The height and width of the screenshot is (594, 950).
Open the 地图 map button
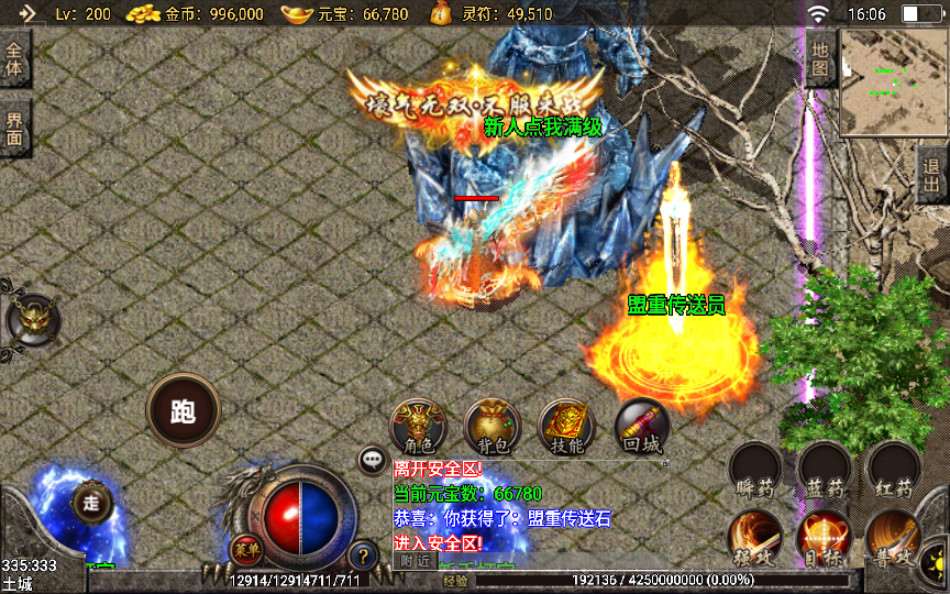click(x=820, y=59)
